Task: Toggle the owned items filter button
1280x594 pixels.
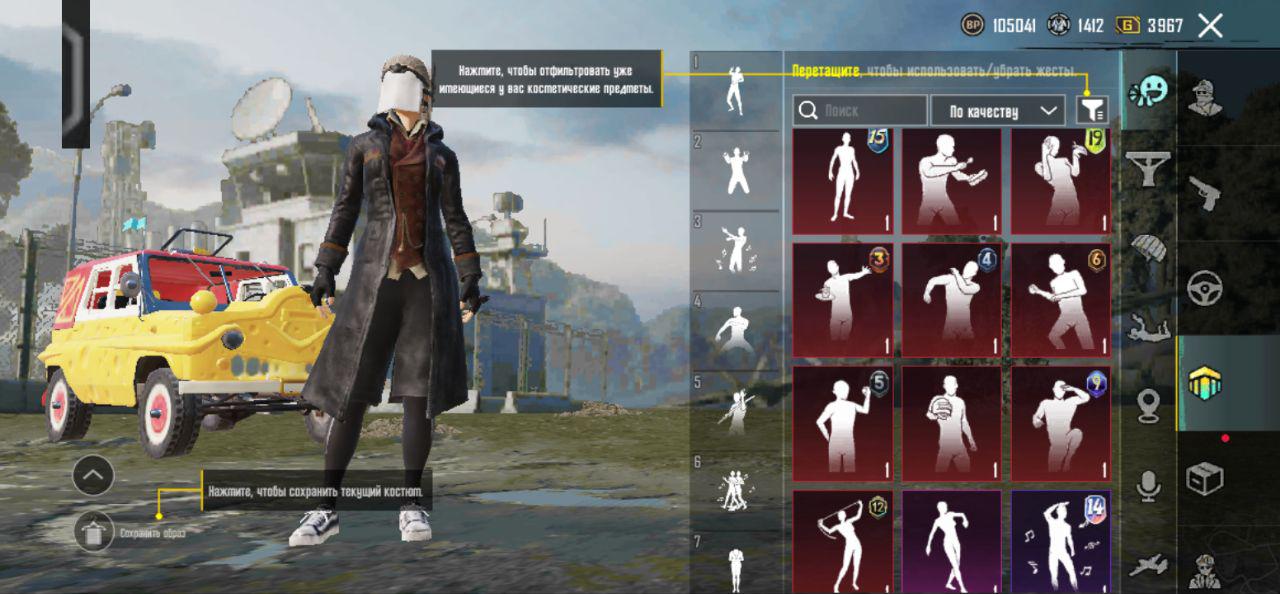Action: click(1091, 110)
